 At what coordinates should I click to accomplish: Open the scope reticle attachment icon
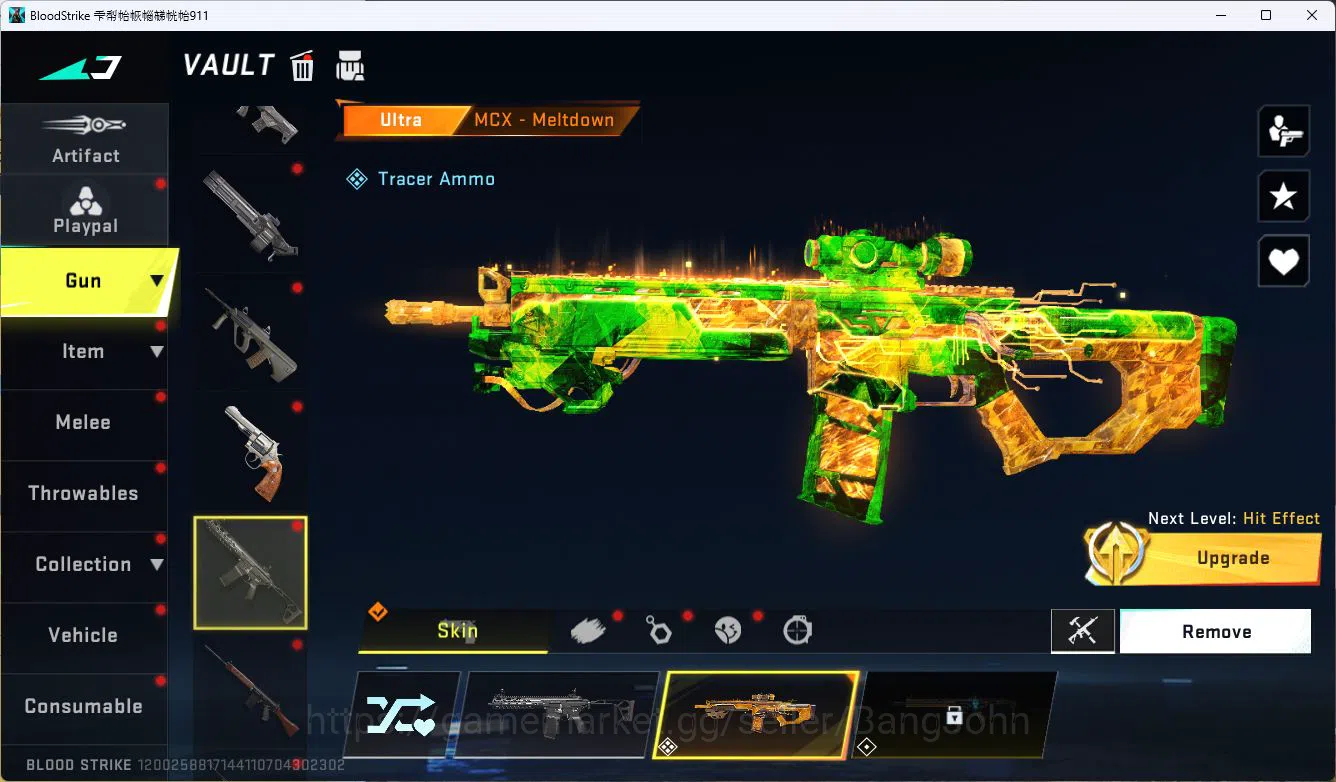(x=797, y=629)
